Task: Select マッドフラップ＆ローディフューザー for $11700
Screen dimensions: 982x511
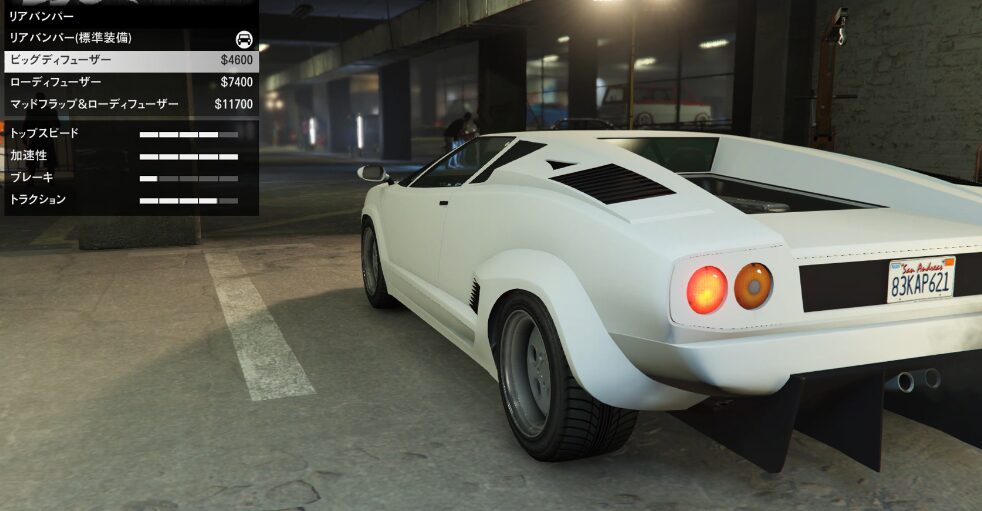Action: [128, 104]
